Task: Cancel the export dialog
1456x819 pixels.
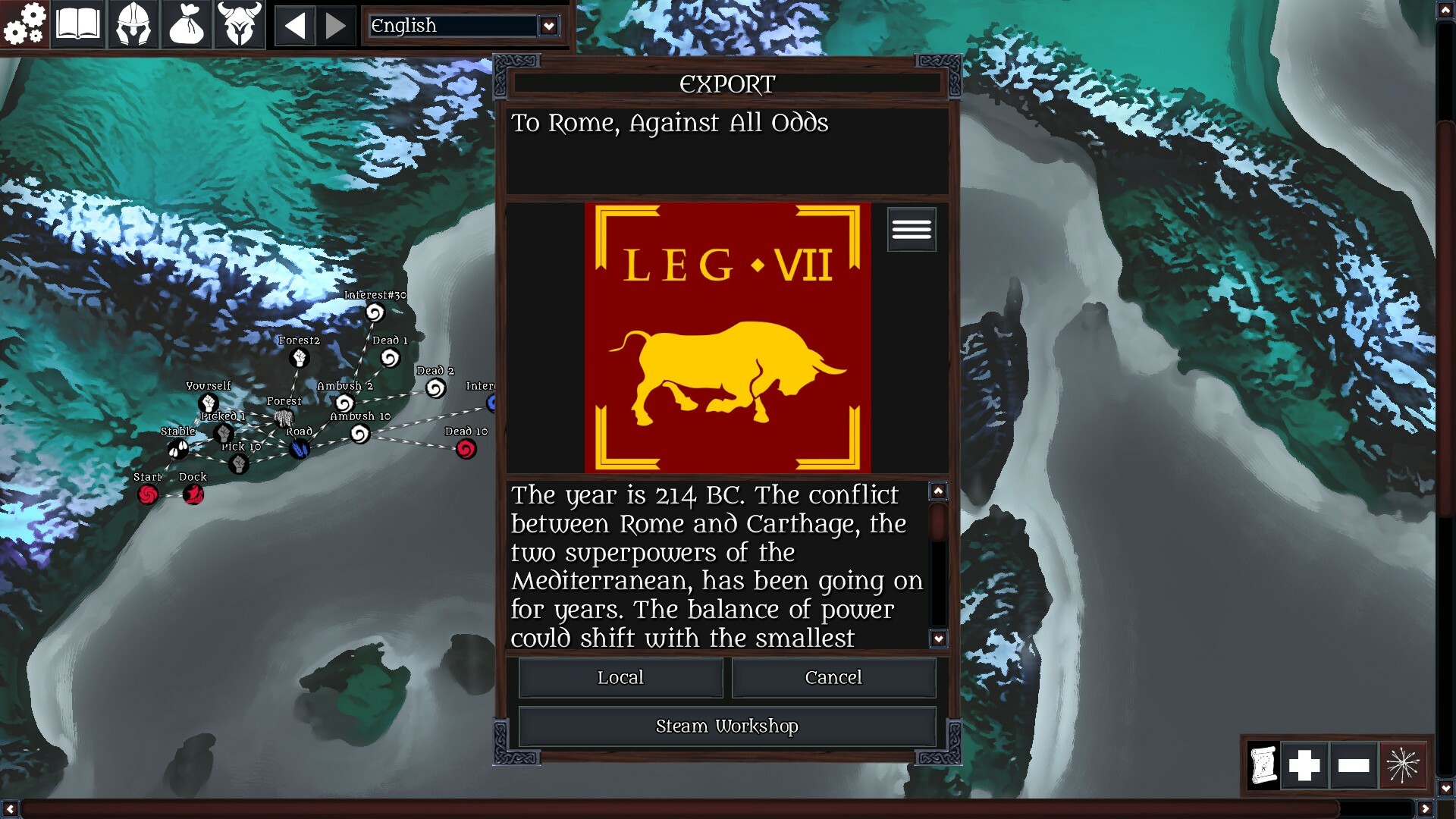Action: click(x=833, y=677)
